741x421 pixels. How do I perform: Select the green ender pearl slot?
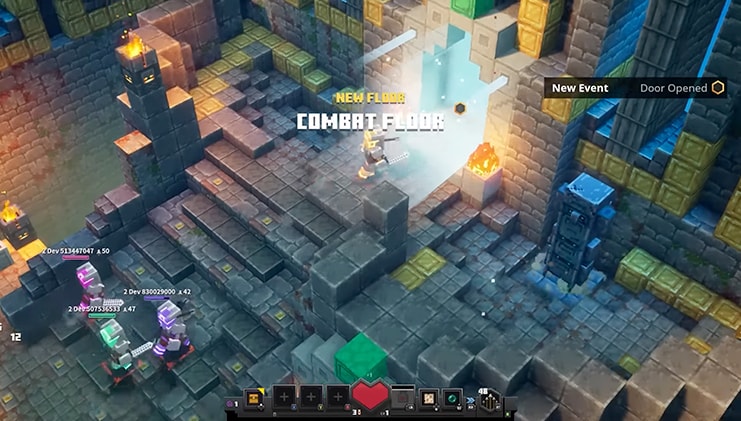pos(452,397)
